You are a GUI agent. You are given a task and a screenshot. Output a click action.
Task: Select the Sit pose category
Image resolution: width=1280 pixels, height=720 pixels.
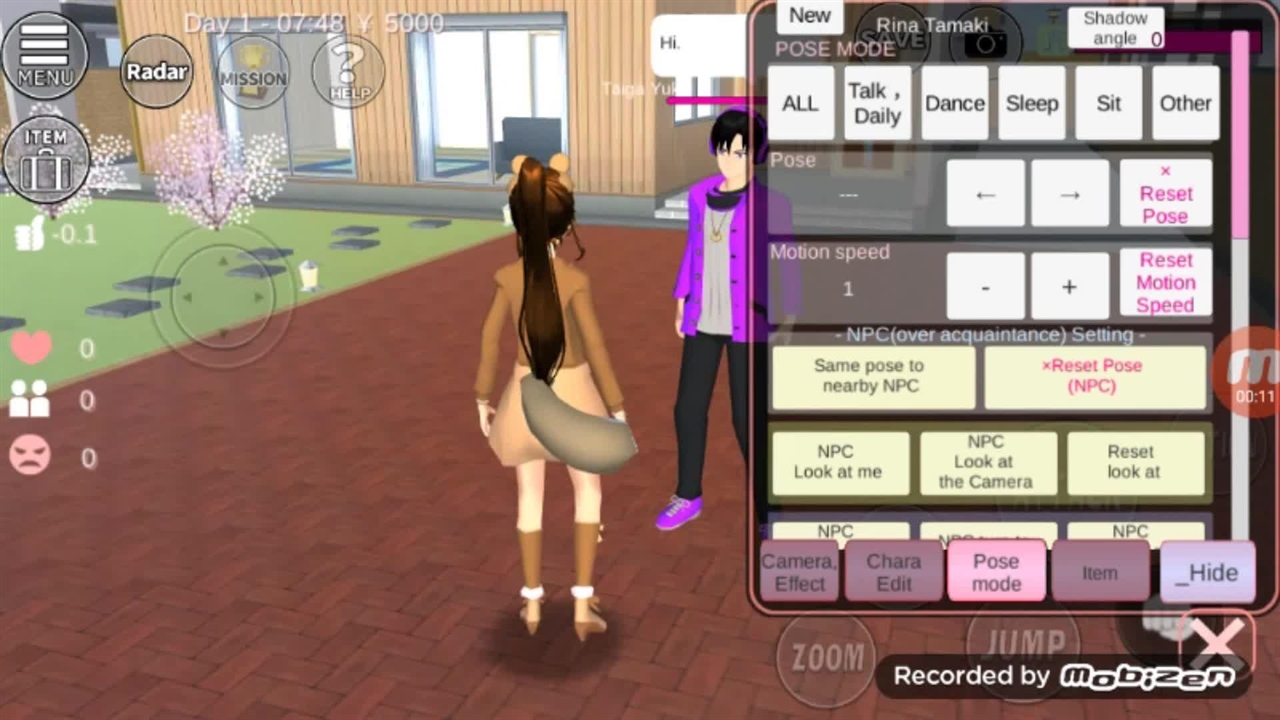1108,103
